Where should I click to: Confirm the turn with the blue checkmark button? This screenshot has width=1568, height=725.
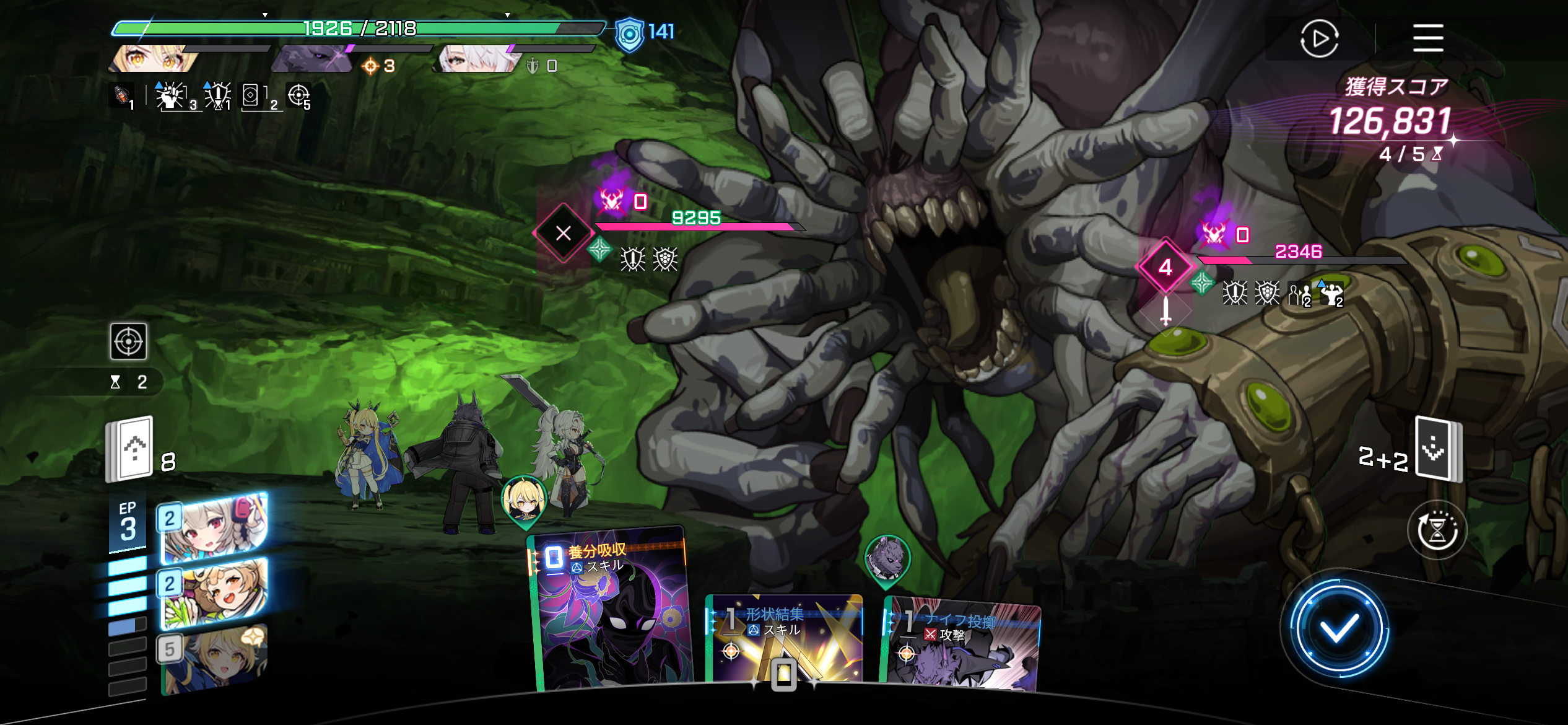(1339, 630)
